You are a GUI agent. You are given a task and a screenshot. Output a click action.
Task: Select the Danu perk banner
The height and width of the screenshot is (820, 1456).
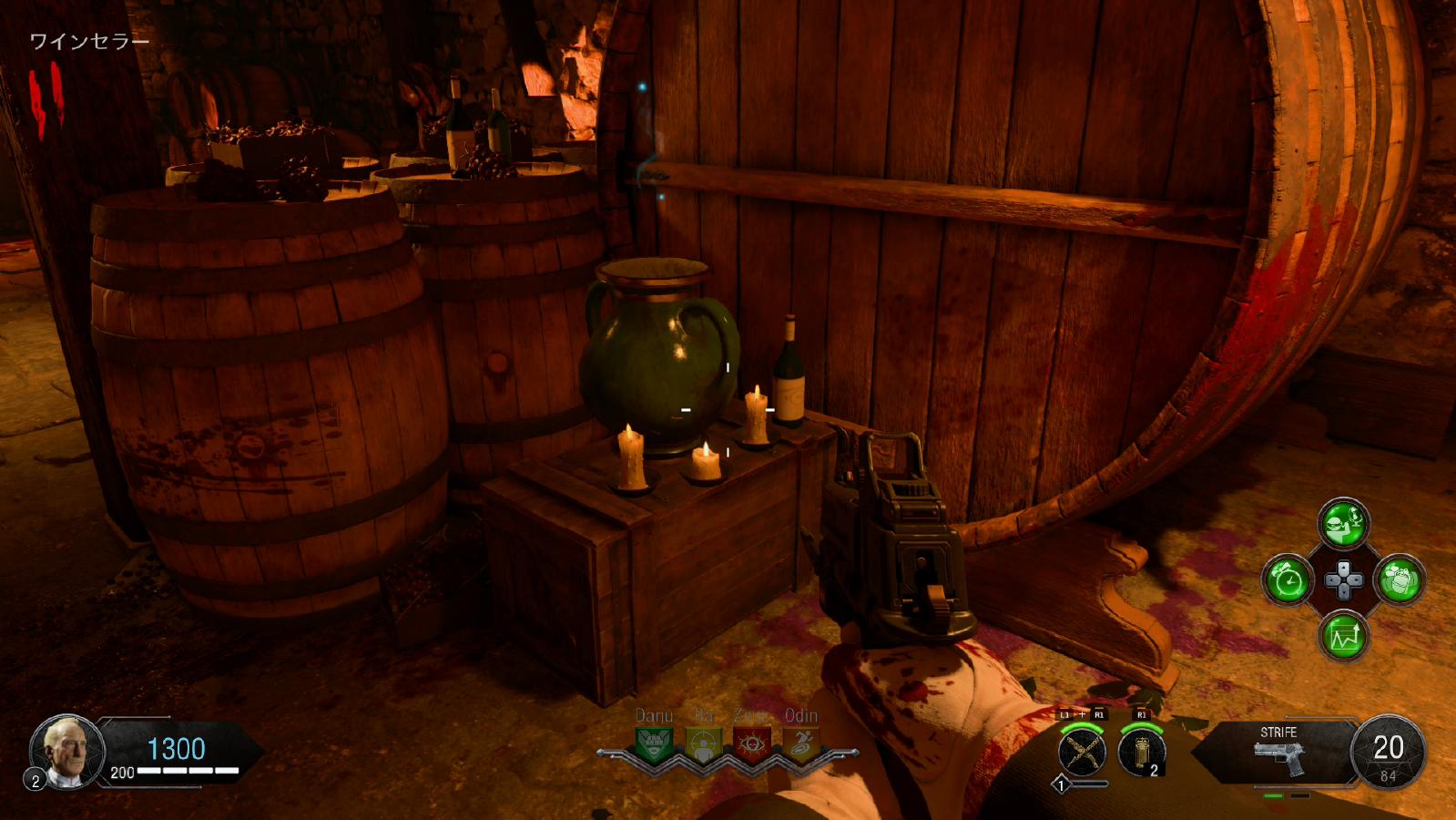tap(654, 745)
